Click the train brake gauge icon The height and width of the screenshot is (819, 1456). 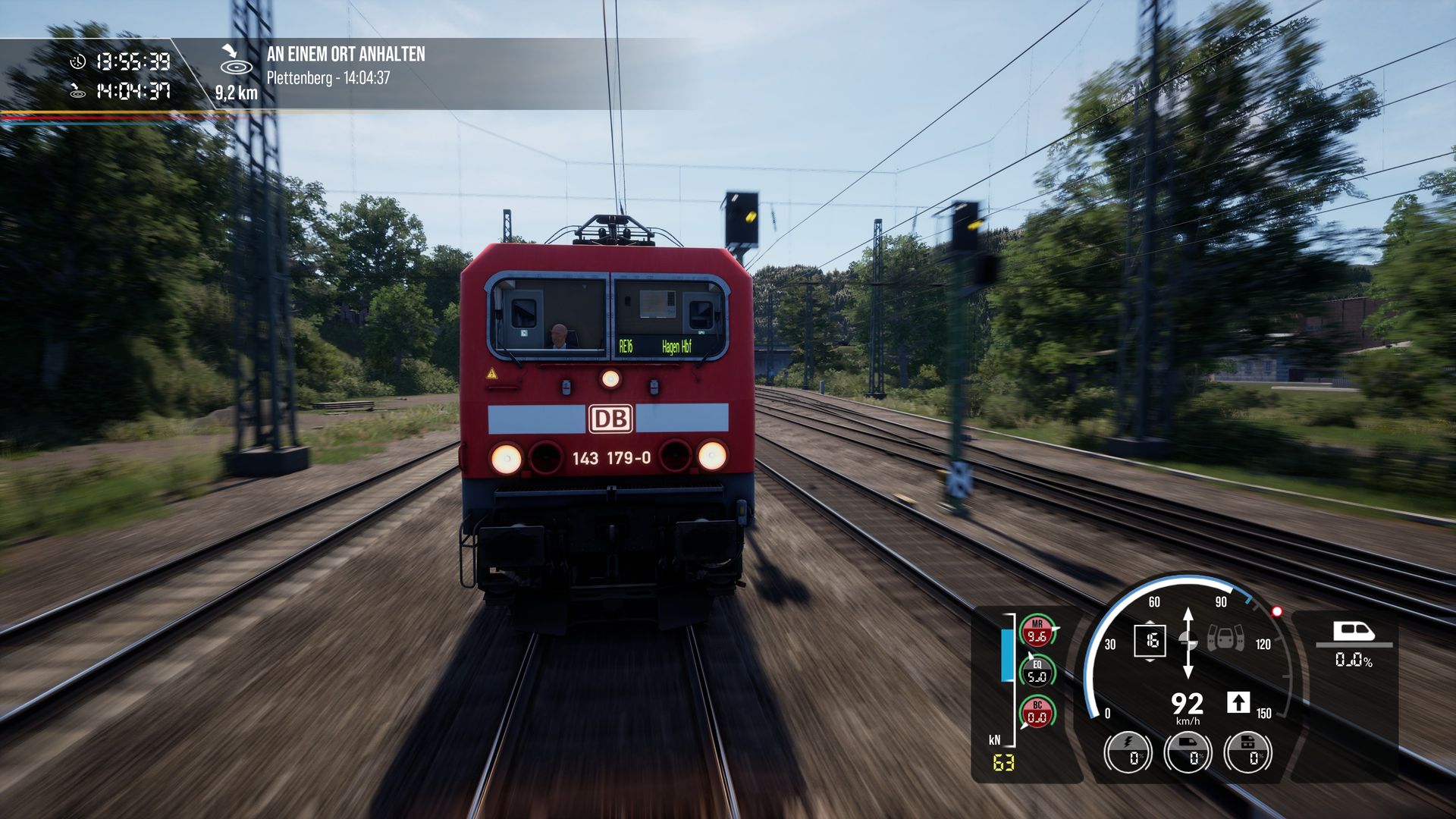(x=1188, y=752)
